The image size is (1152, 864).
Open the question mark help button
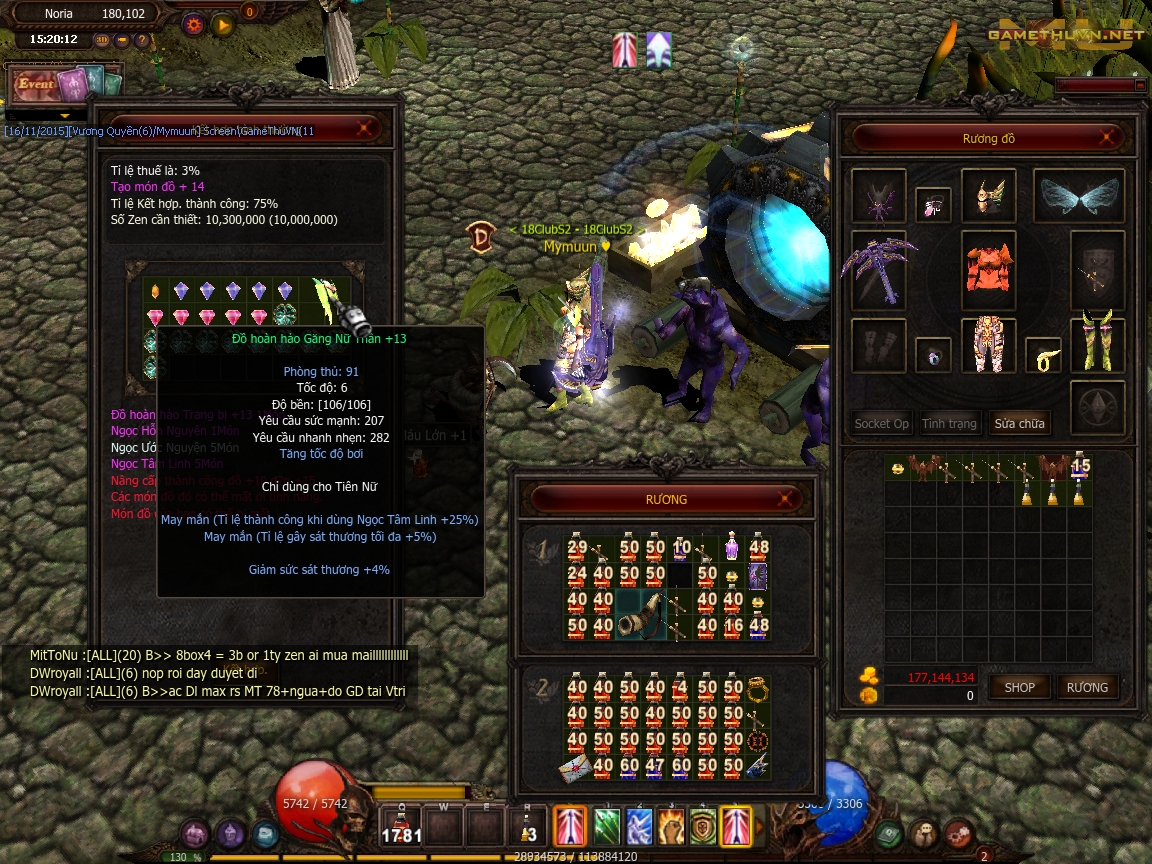(x=142, y=40)
